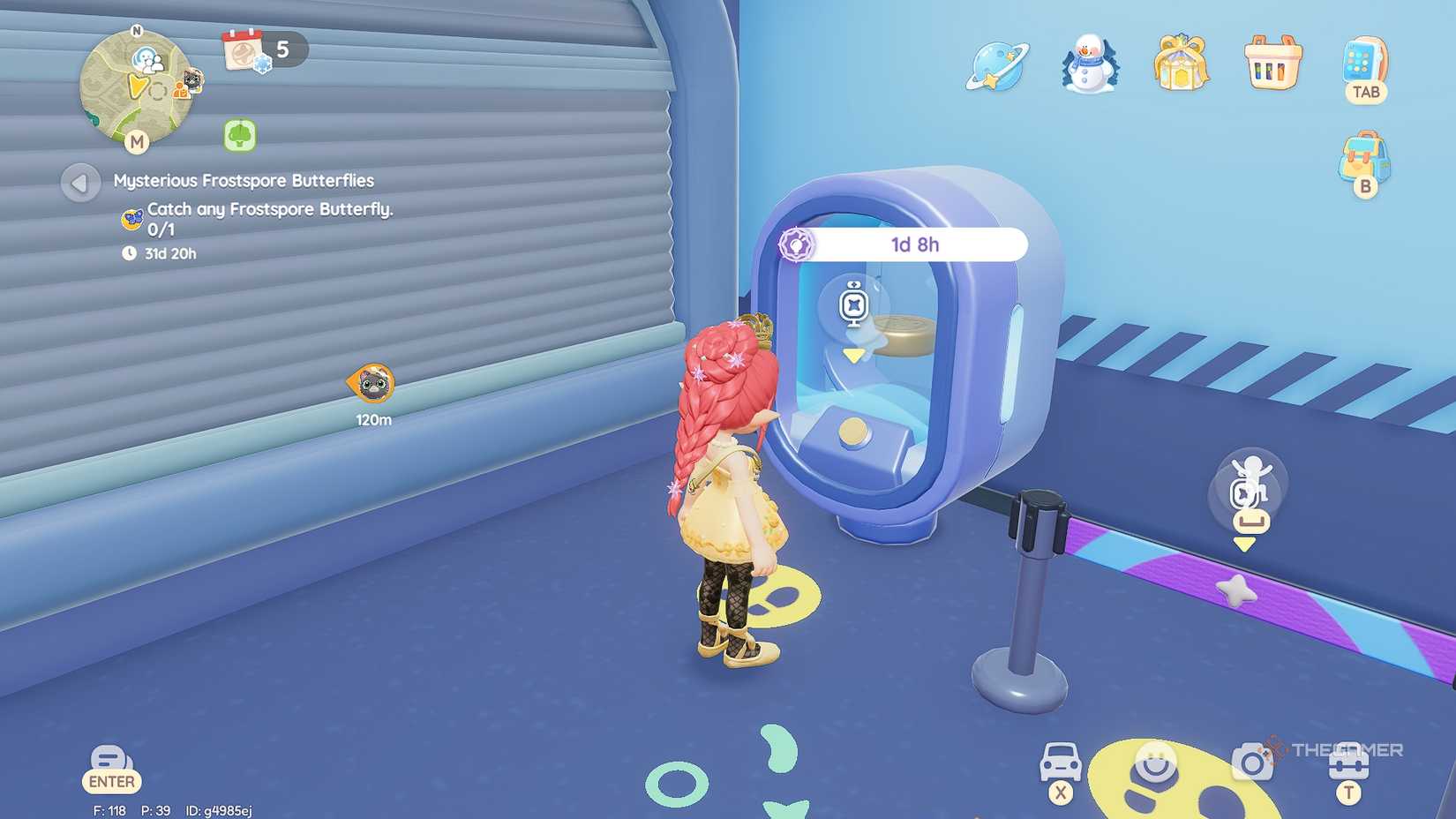The image size is (1456, 819).
Task: Open chat with the ENTER button
Action: 111,766
